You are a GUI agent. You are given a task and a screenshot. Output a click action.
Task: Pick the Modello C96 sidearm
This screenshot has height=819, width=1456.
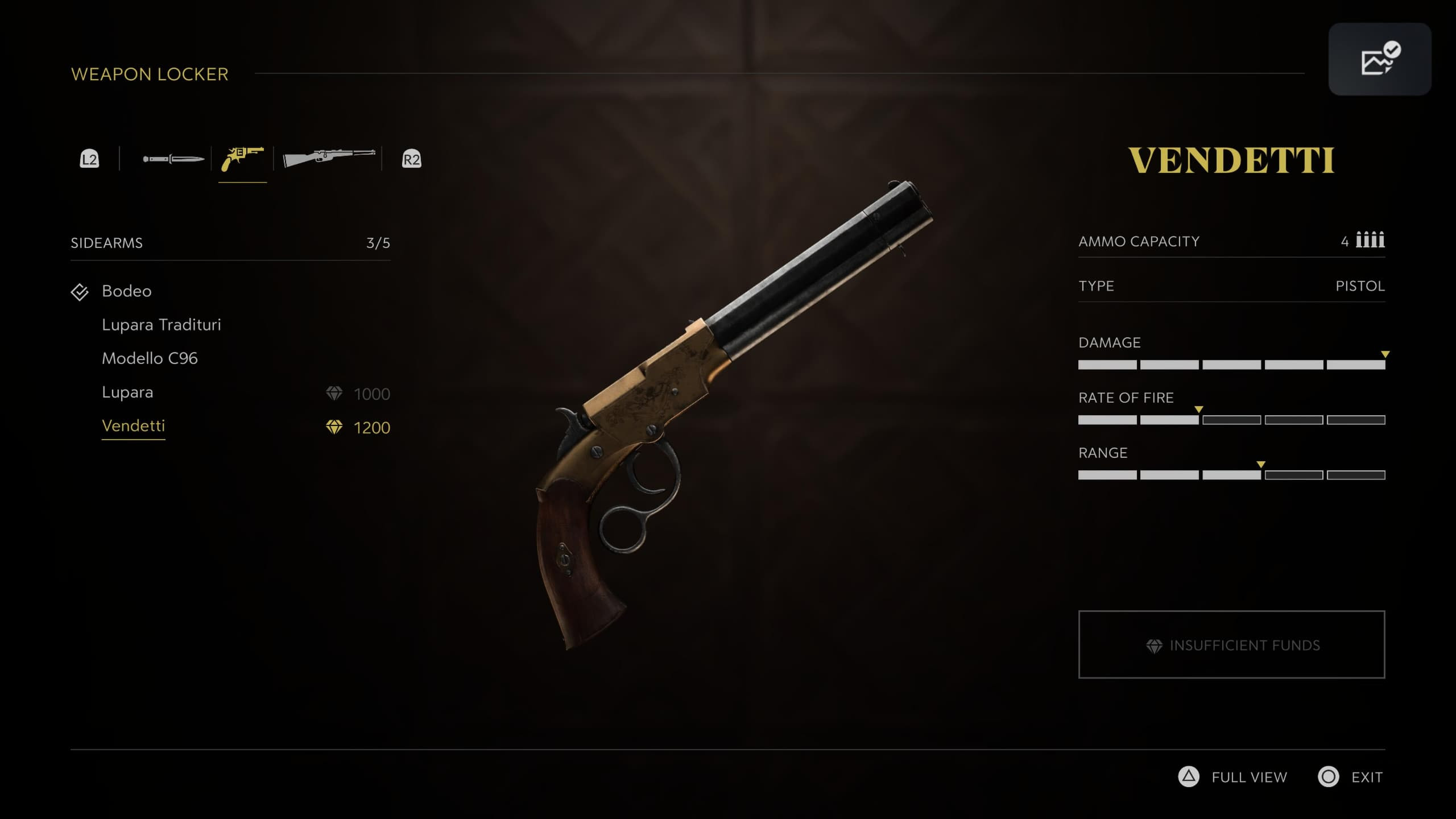[x=150, y=358]
